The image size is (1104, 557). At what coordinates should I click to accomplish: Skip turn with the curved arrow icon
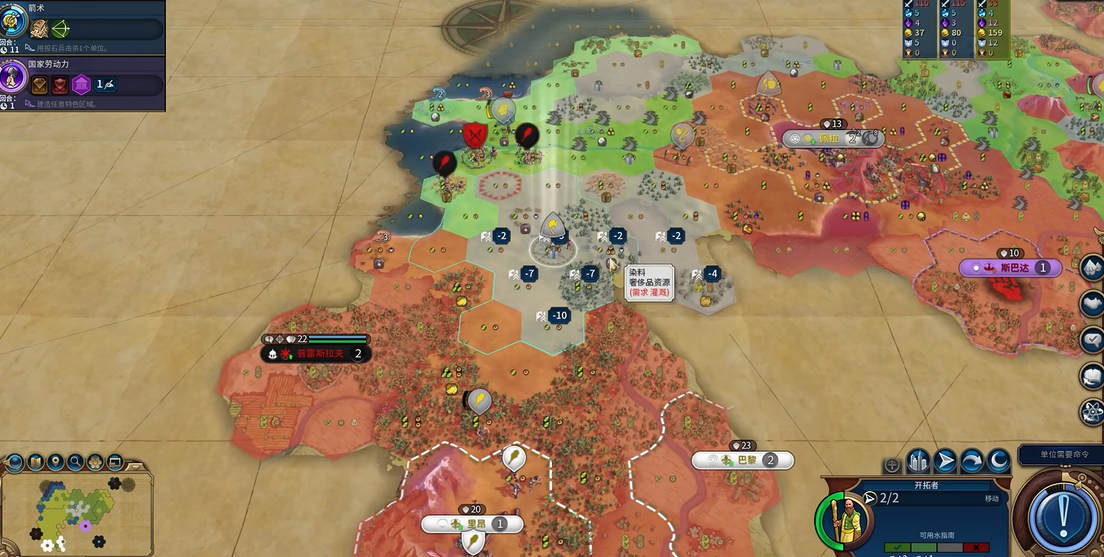971,461
